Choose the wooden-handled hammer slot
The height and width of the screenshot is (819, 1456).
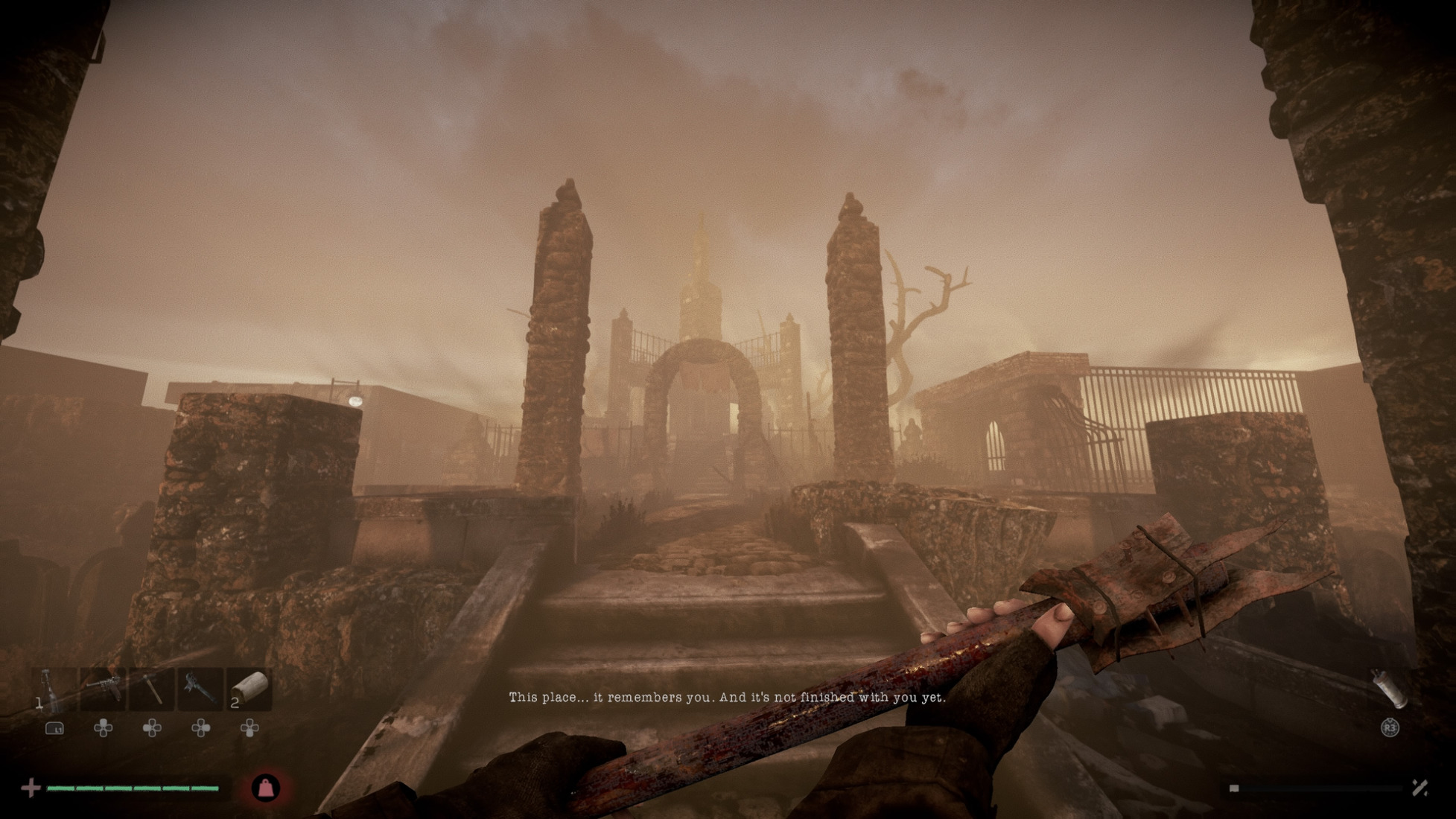(x=152, y=689)
